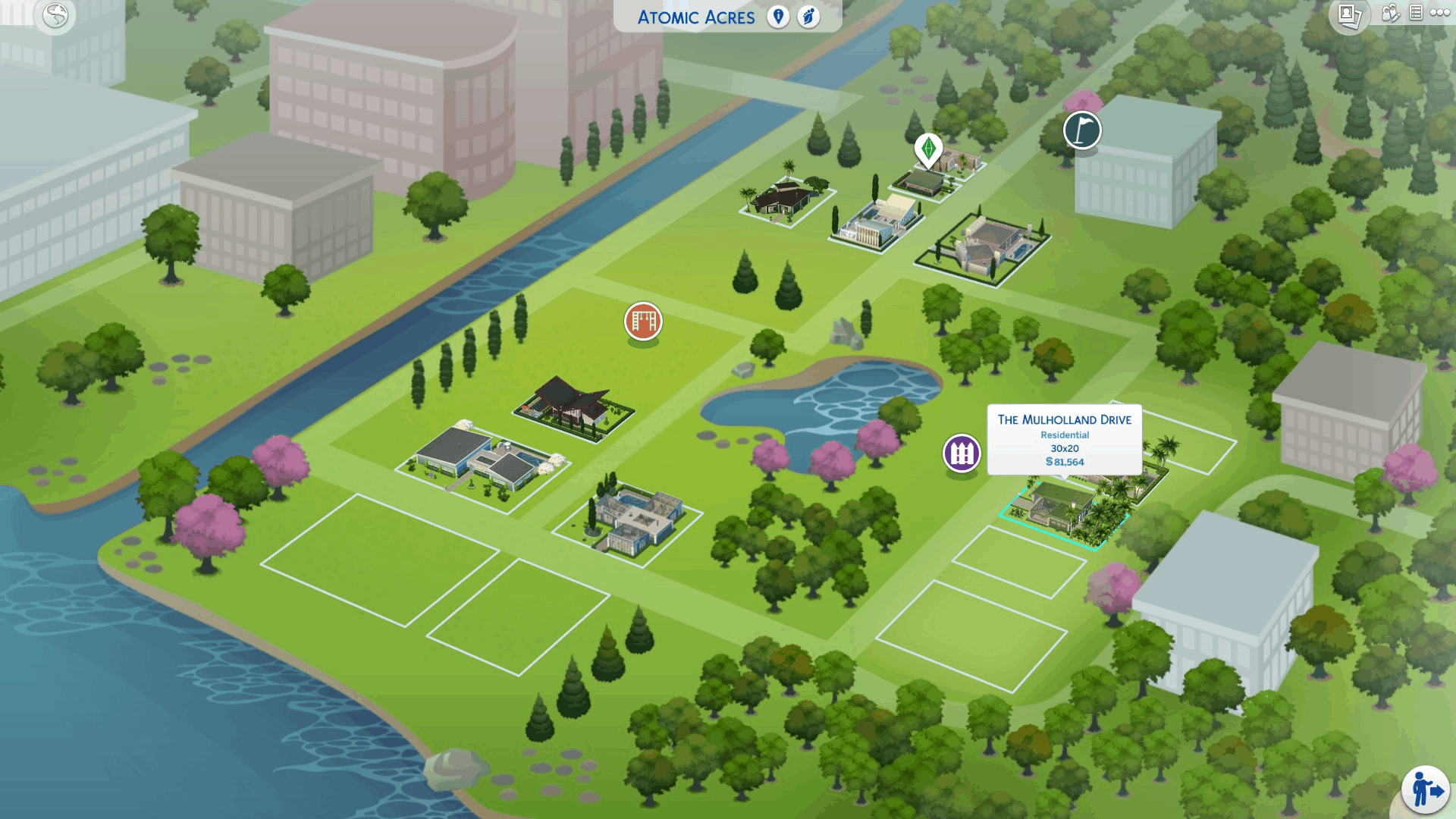1456x819 pixels.
Task: Select The Mulholland Drive lot tooltip
Action: 1064,440
